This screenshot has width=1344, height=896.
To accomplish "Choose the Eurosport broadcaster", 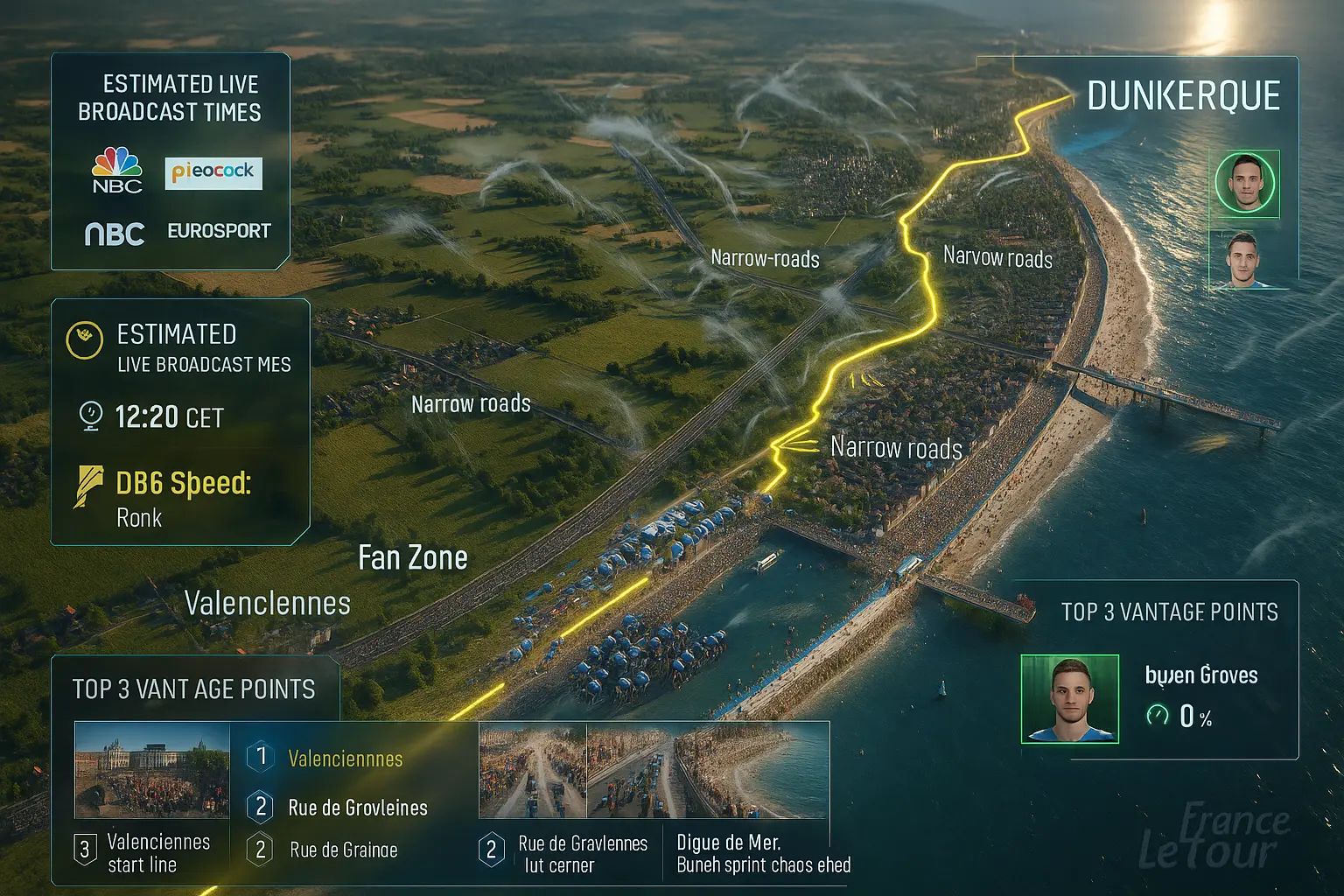I will [219, 231].
